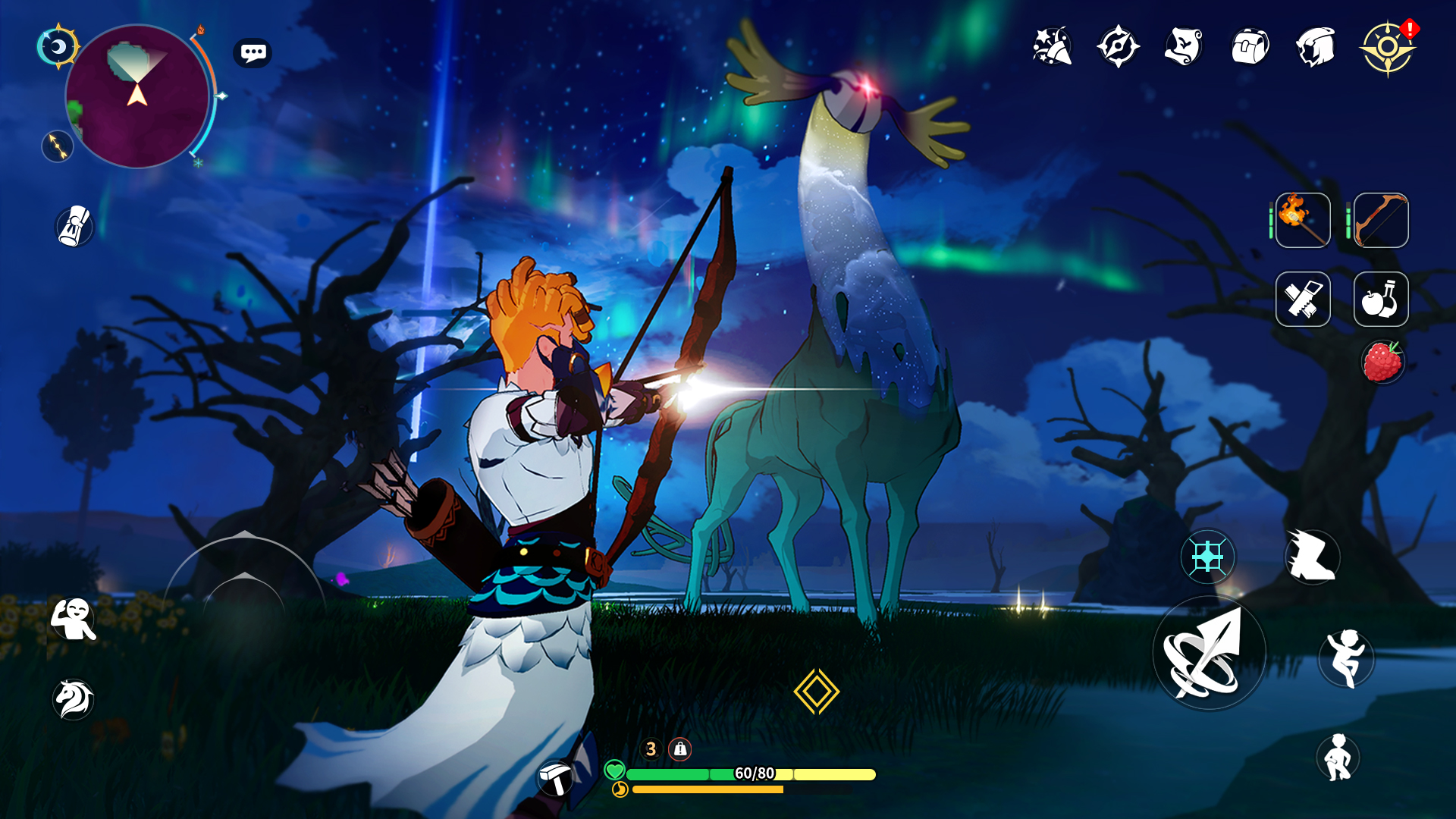Summon mount with horse head icon

[74, 698]
